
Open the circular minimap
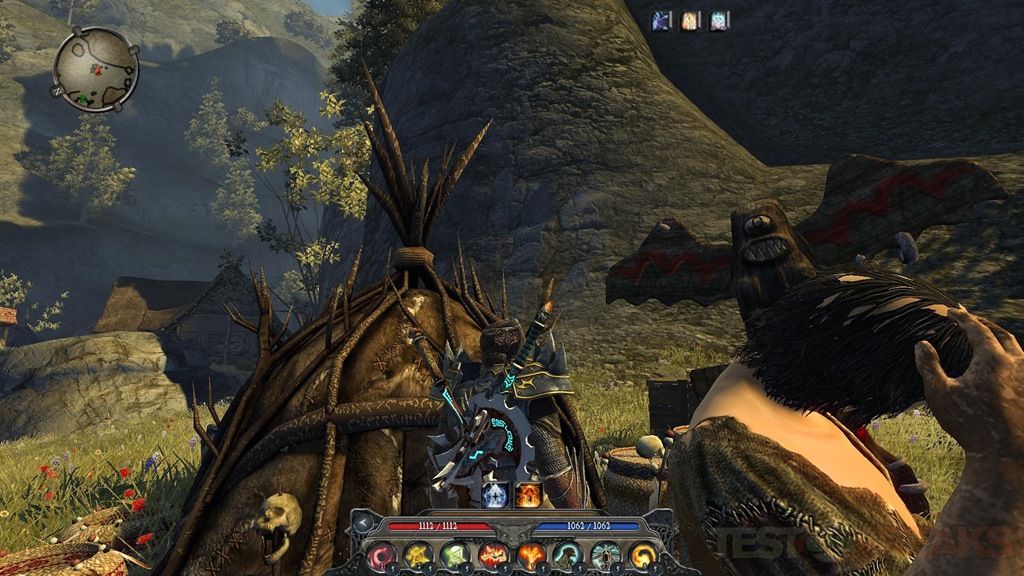[x=95, y=68]
